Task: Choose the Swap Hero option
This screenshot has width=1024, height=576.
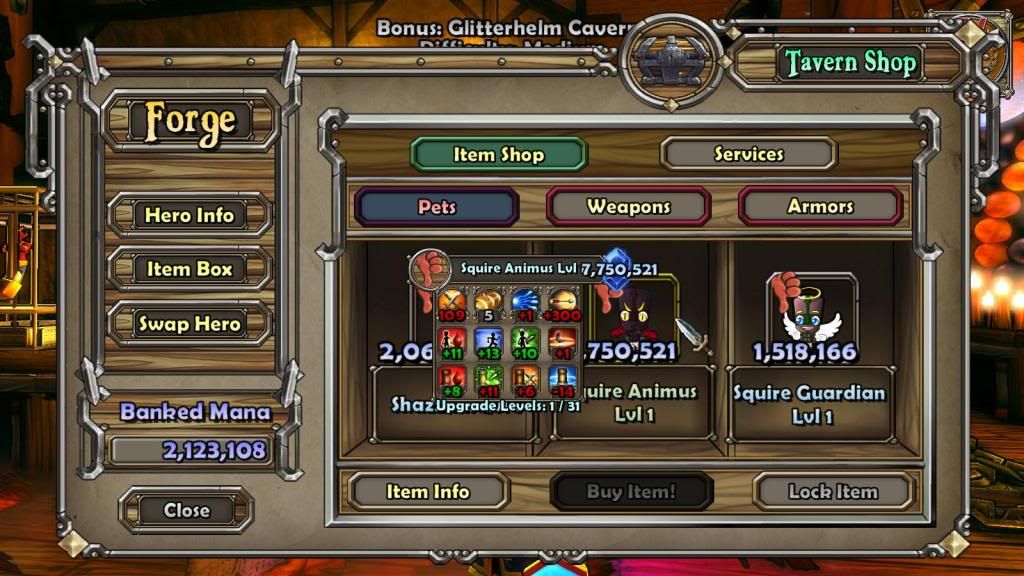Action: [189, 324]
